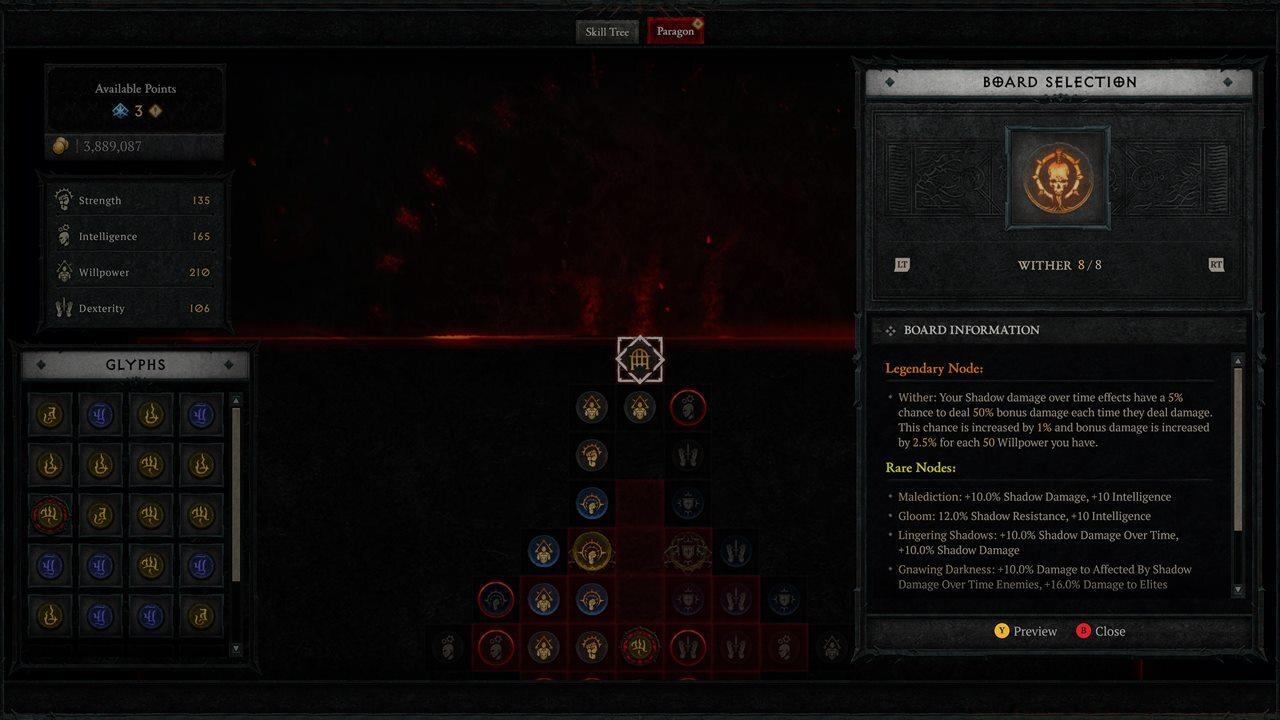The image size is (1280, 720).
Task: Click the equipped glyph circled red in Glyphs panel
Action: coord(50,514)
